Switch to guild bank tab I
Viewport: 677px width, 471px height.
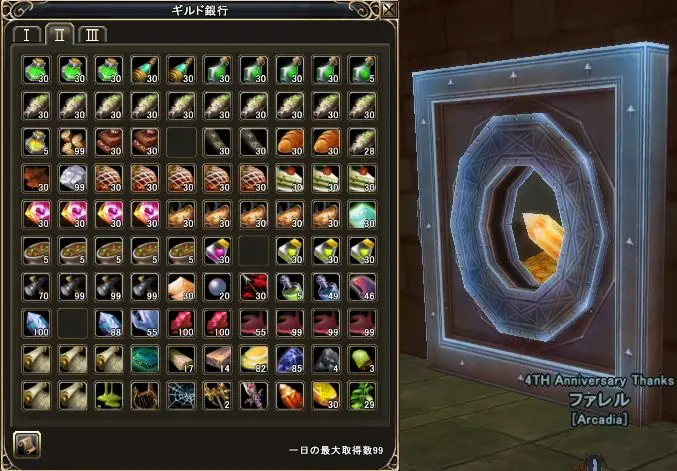point(26,34)
